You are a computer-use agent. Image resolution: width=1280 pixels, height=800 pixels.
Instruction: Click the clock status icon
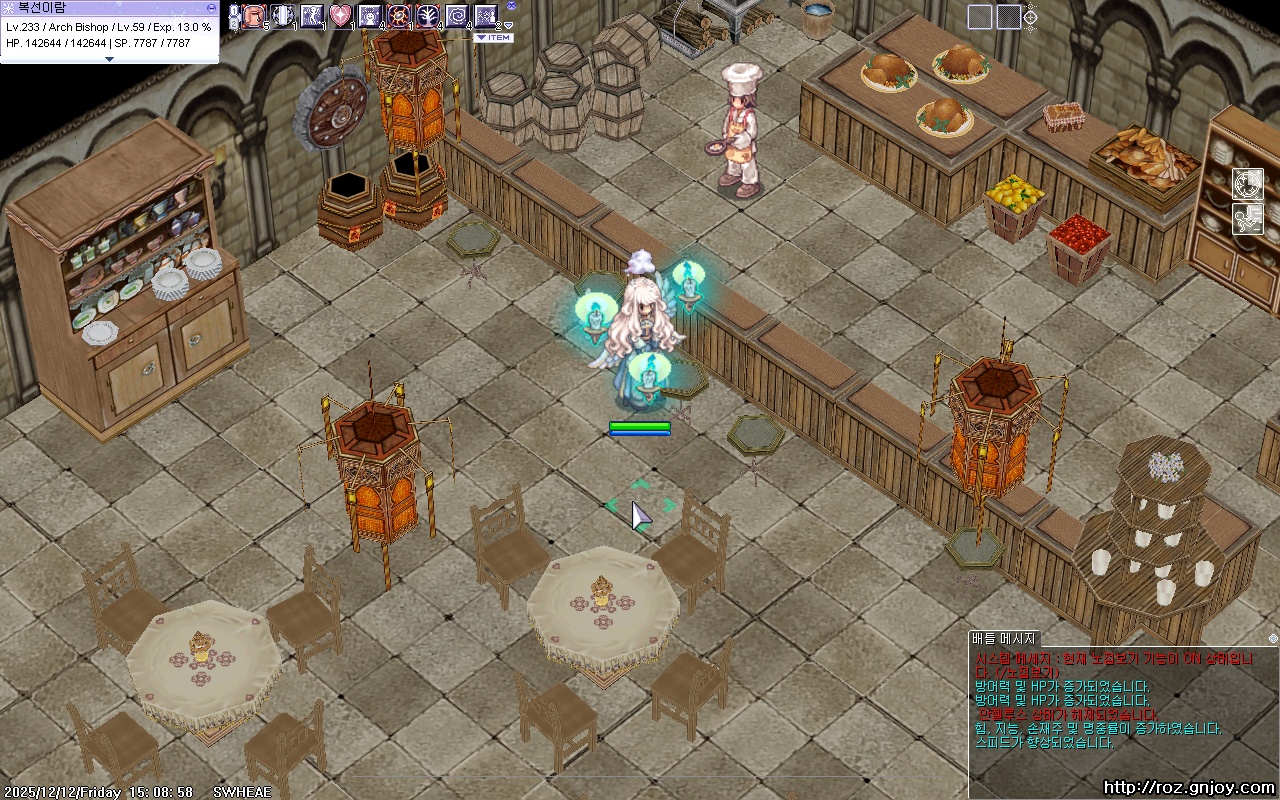coord(1247,184)
